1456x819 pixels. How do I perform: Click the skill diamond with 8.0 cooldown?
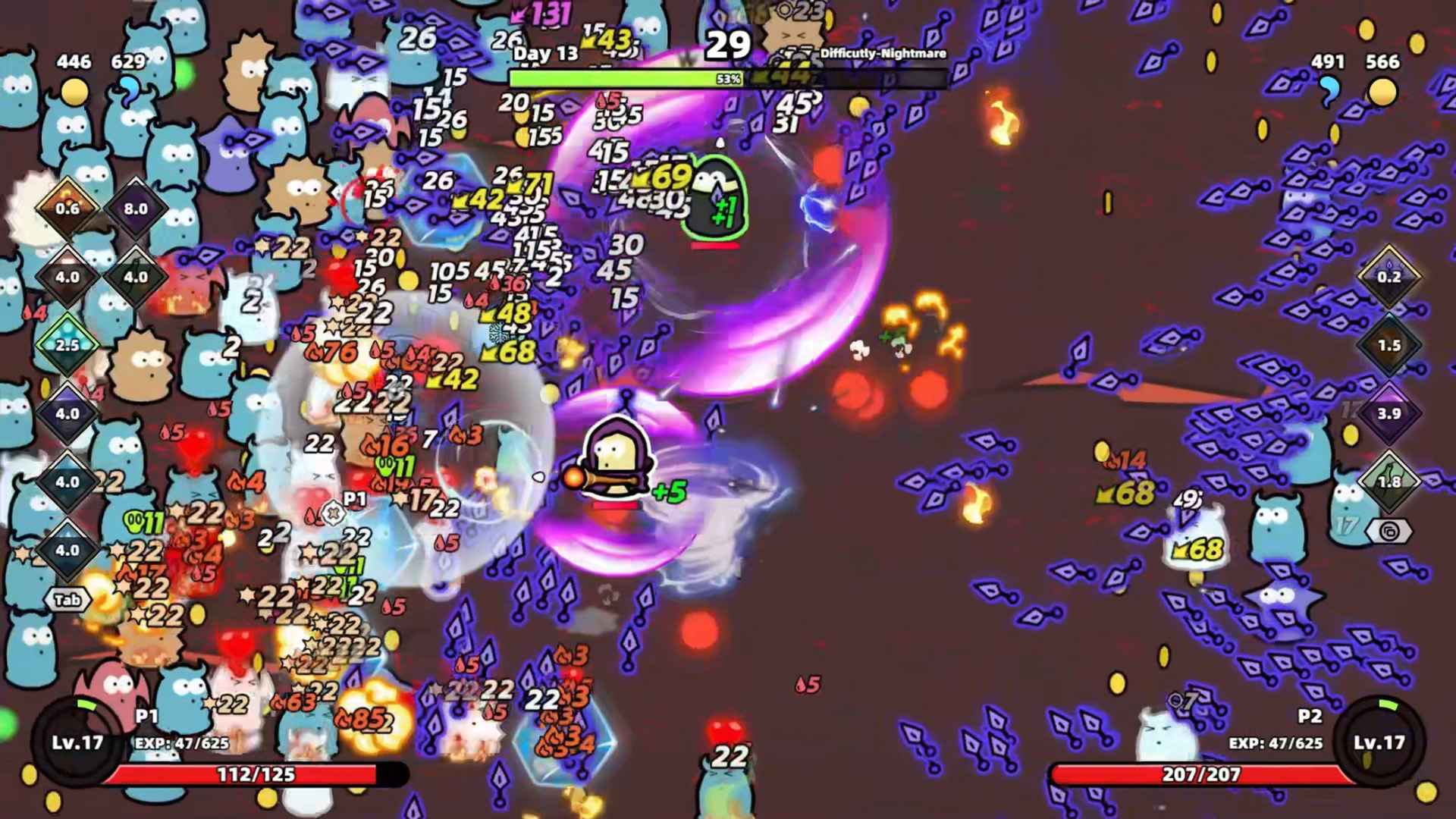pyautogui.click(x=135, y=209)
